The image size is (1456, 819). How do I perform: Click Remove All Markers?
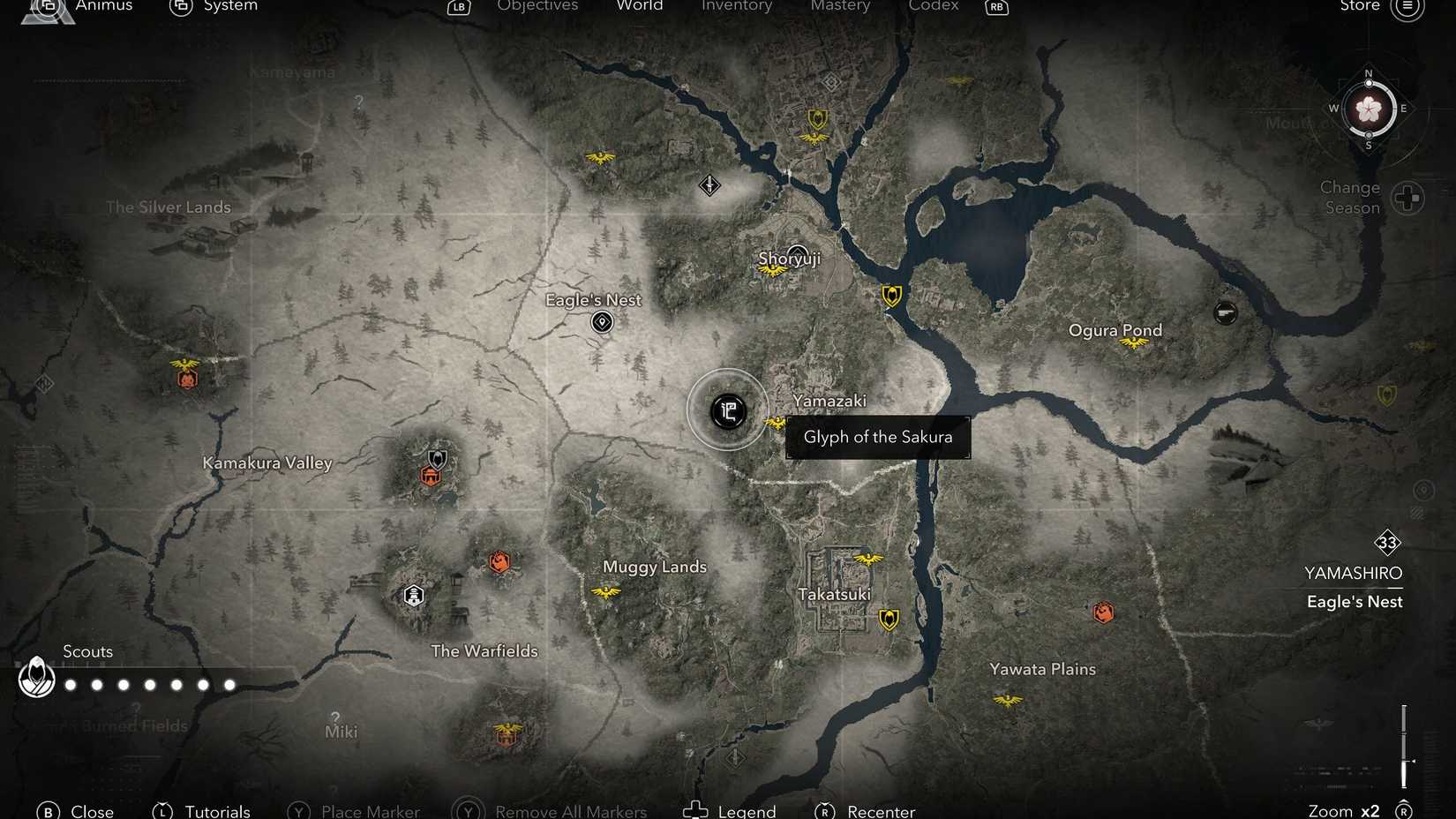[569, 810]
